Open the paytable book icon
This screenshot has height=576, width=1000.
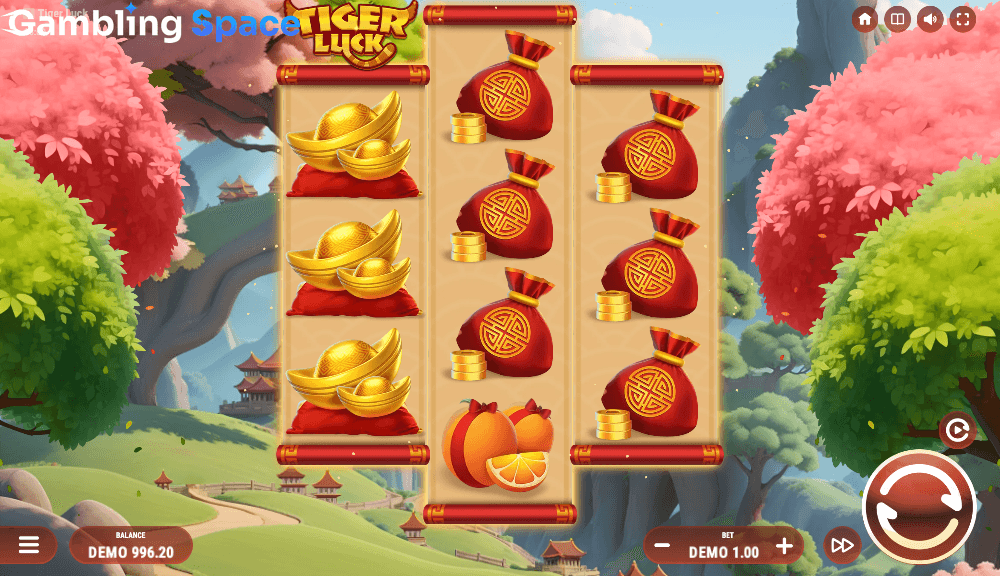click(x=897, y=20)
